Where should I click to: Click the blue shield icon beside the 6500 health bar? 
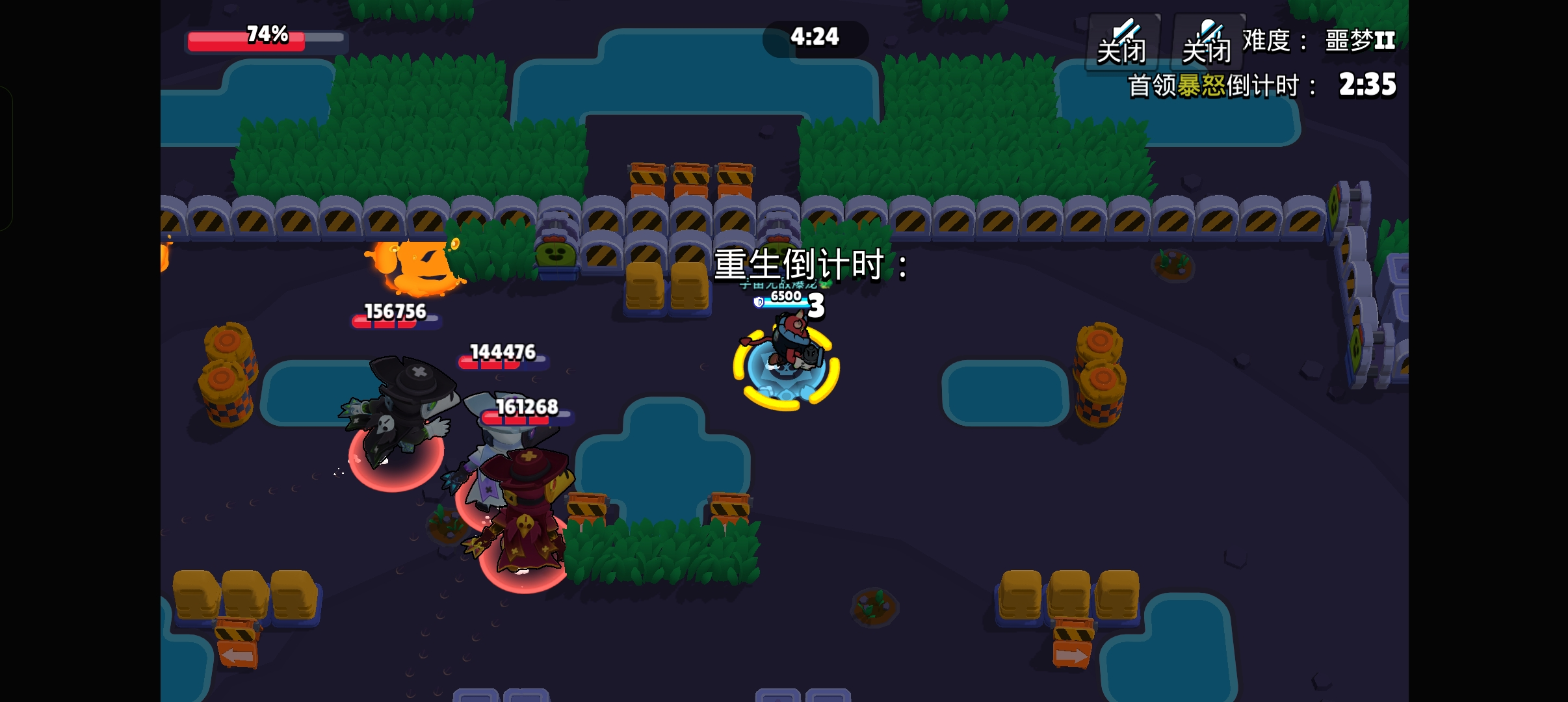tap(759, 302)
